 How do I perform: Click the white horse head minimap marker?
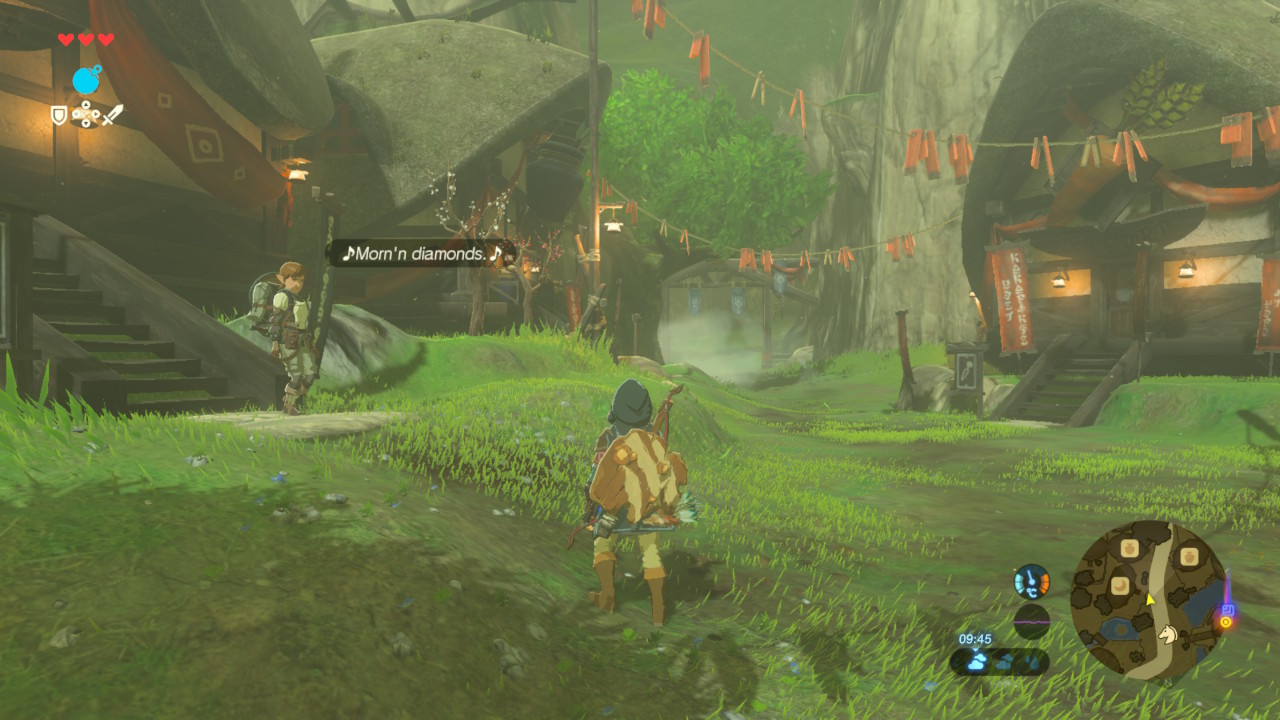pos(1166,632)
